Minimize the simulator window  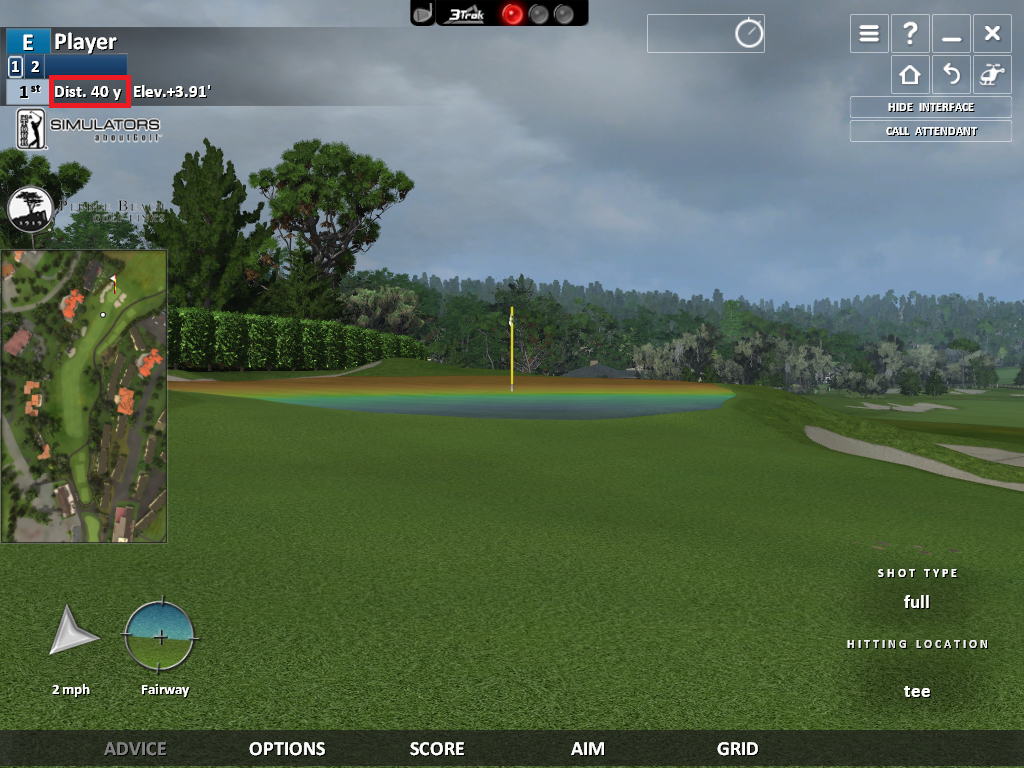[951, 34]
